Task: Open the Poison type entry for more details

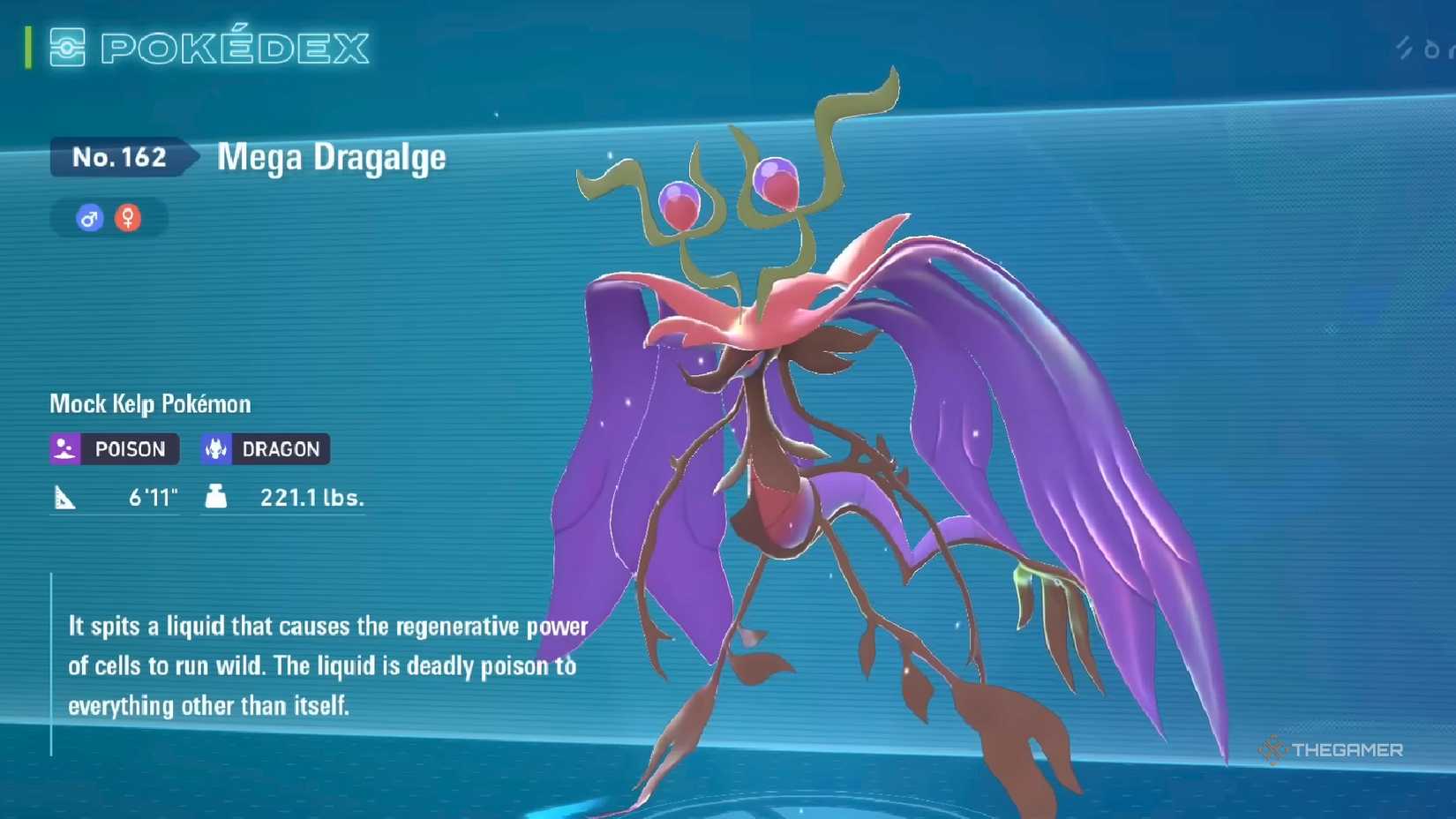Action: 113,449
